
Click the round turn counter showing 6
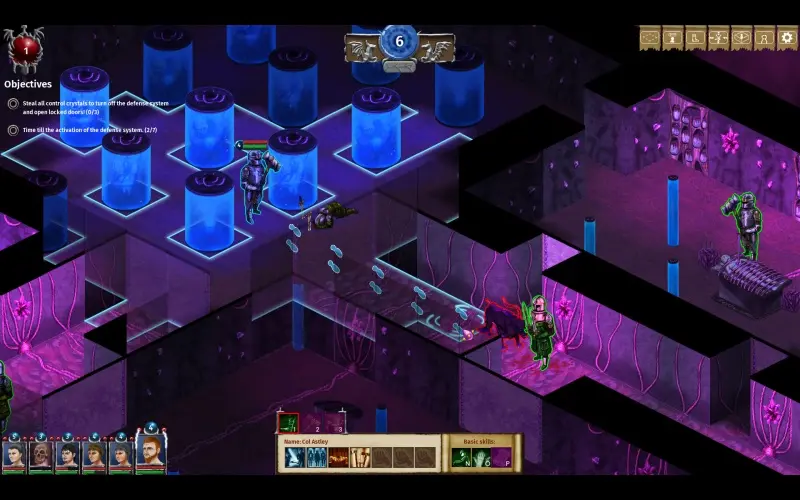click(399, 43)
